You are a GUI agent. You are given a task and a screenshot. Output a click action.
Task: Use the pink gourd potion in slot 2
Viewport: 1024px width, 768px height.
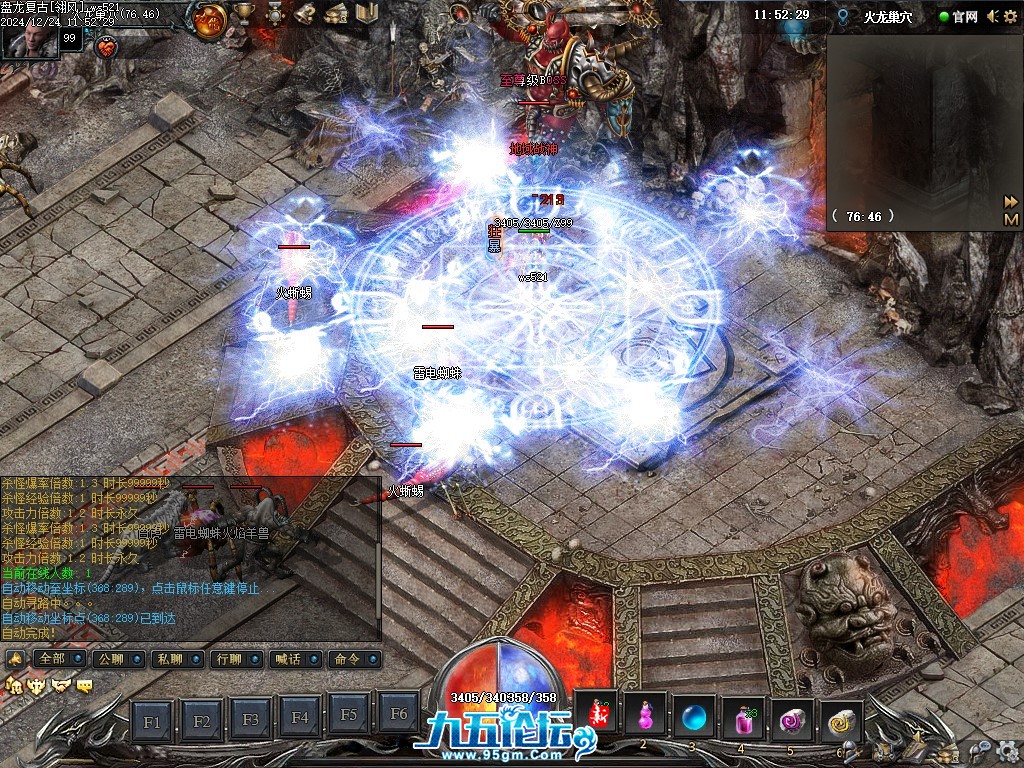(x=645, y=716)
